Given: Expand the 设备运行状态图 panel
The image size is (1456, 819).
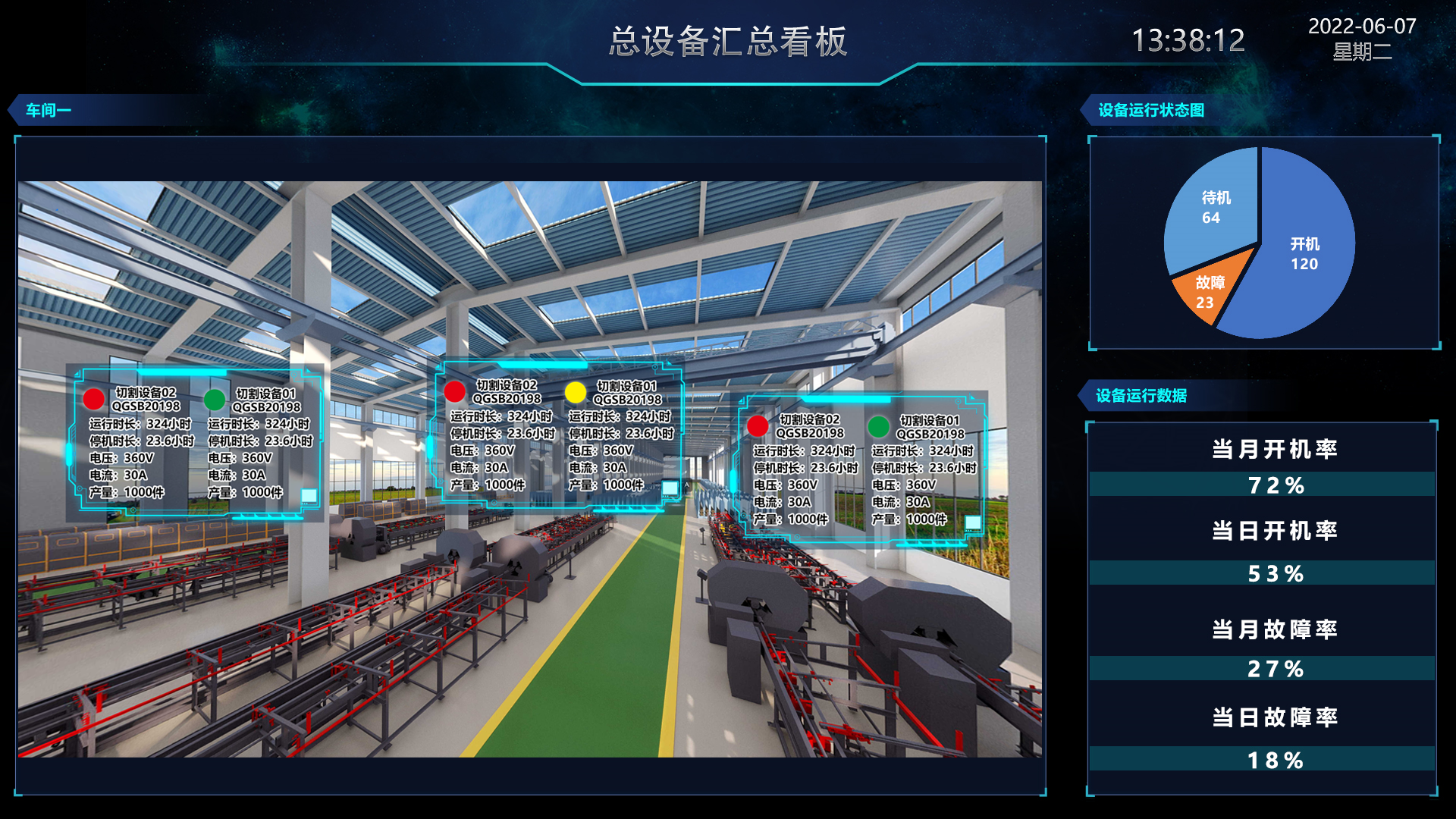Looking at the screenshot, I should 1151,111.
